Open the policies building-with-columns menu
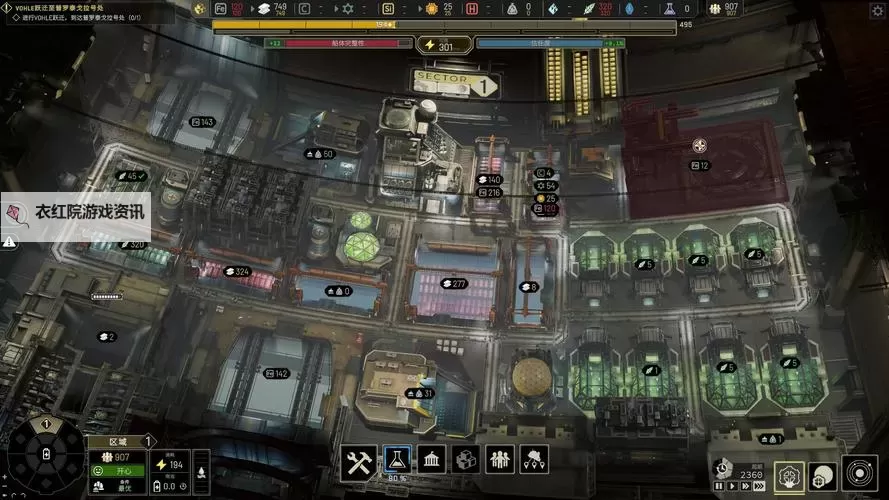889x500 pixels. (x=432, y=460)
